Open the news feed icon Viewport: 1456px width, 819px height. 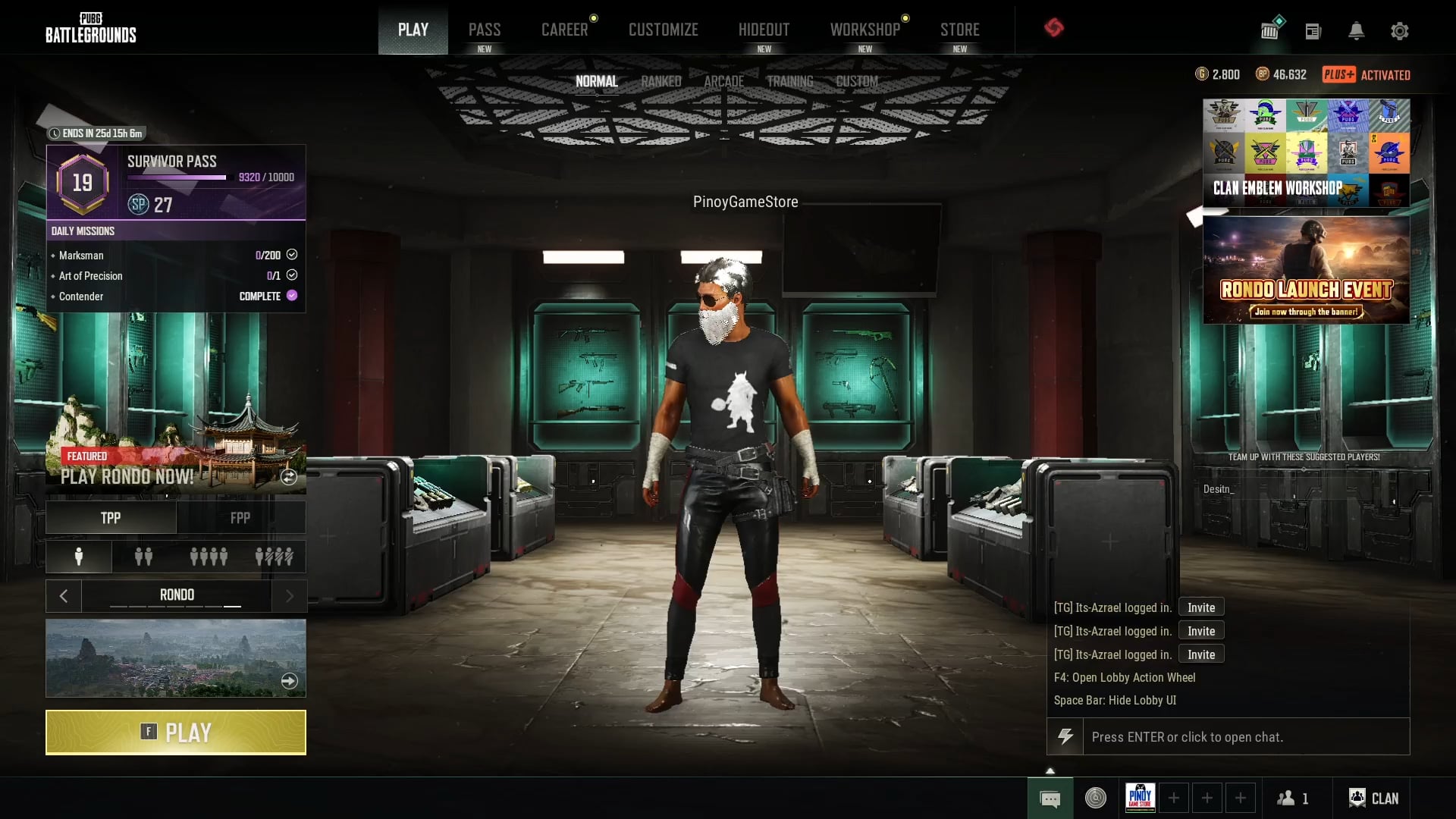[x=1313, y=31]
